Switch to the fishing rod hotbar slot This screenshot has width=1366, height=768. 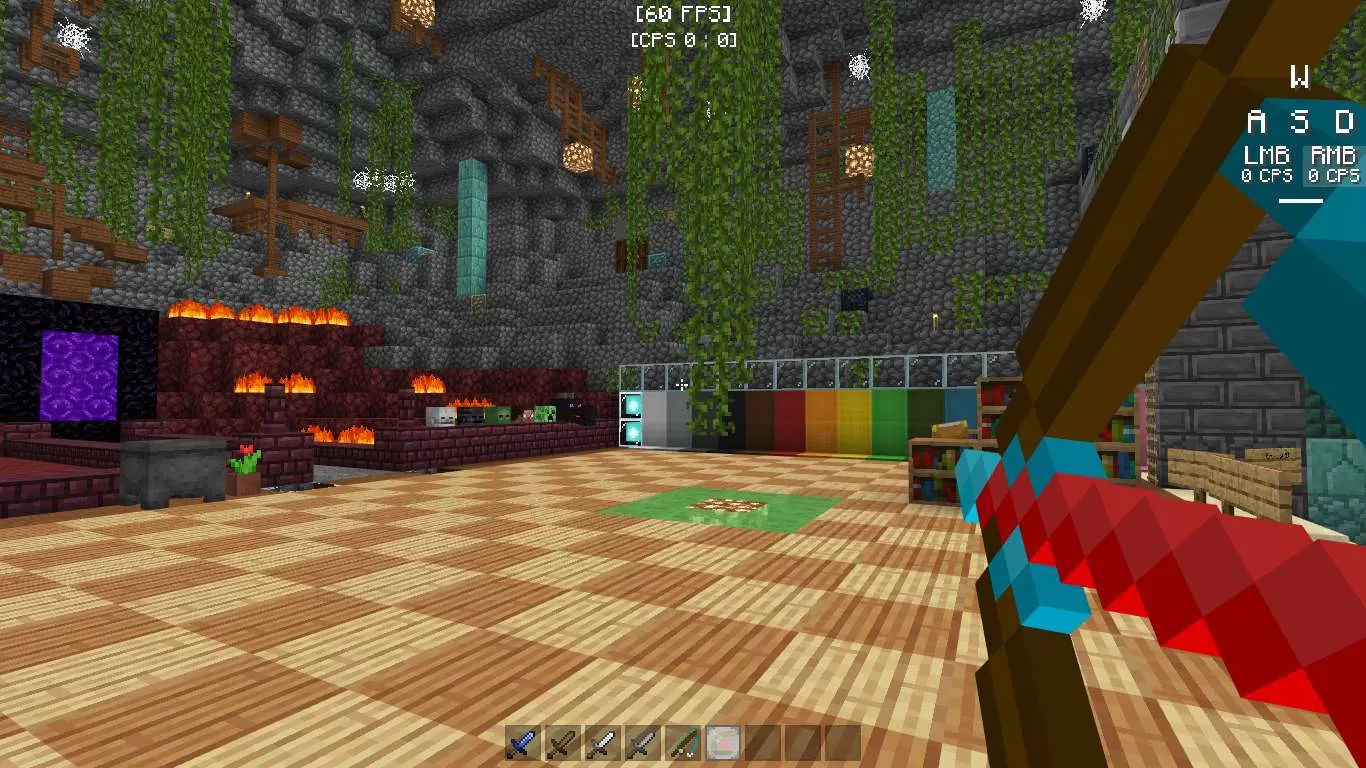(682, 744)
